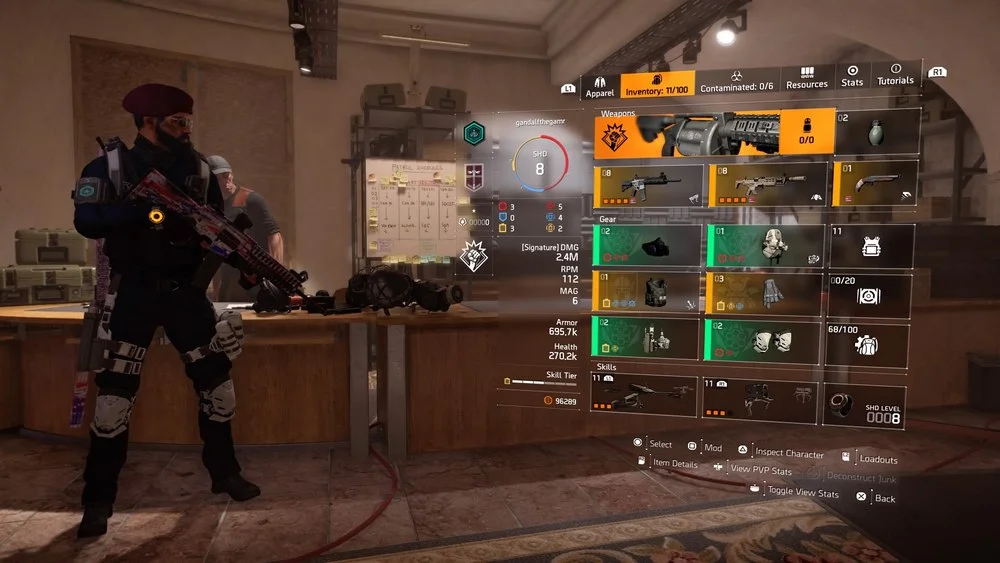Screen dimensions: 1000x563
Task: Select the grenade slot
Action: (877, 132)
